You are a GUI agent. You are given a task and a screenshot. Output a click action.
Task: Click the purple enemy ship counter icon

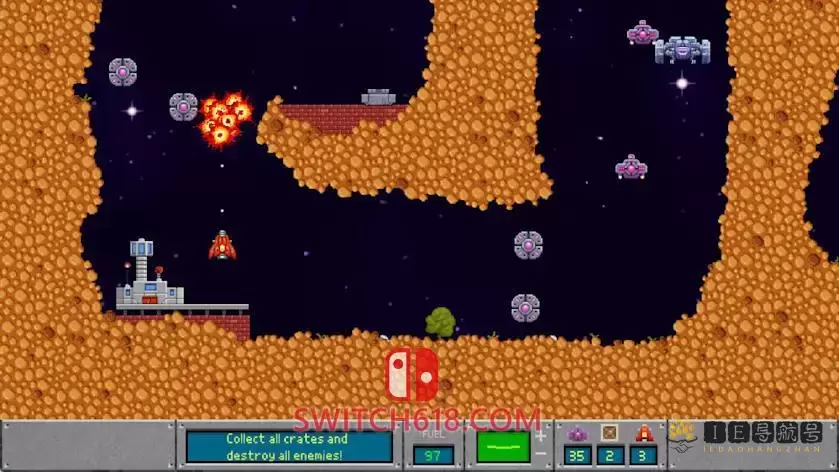[x=576, y=433]
